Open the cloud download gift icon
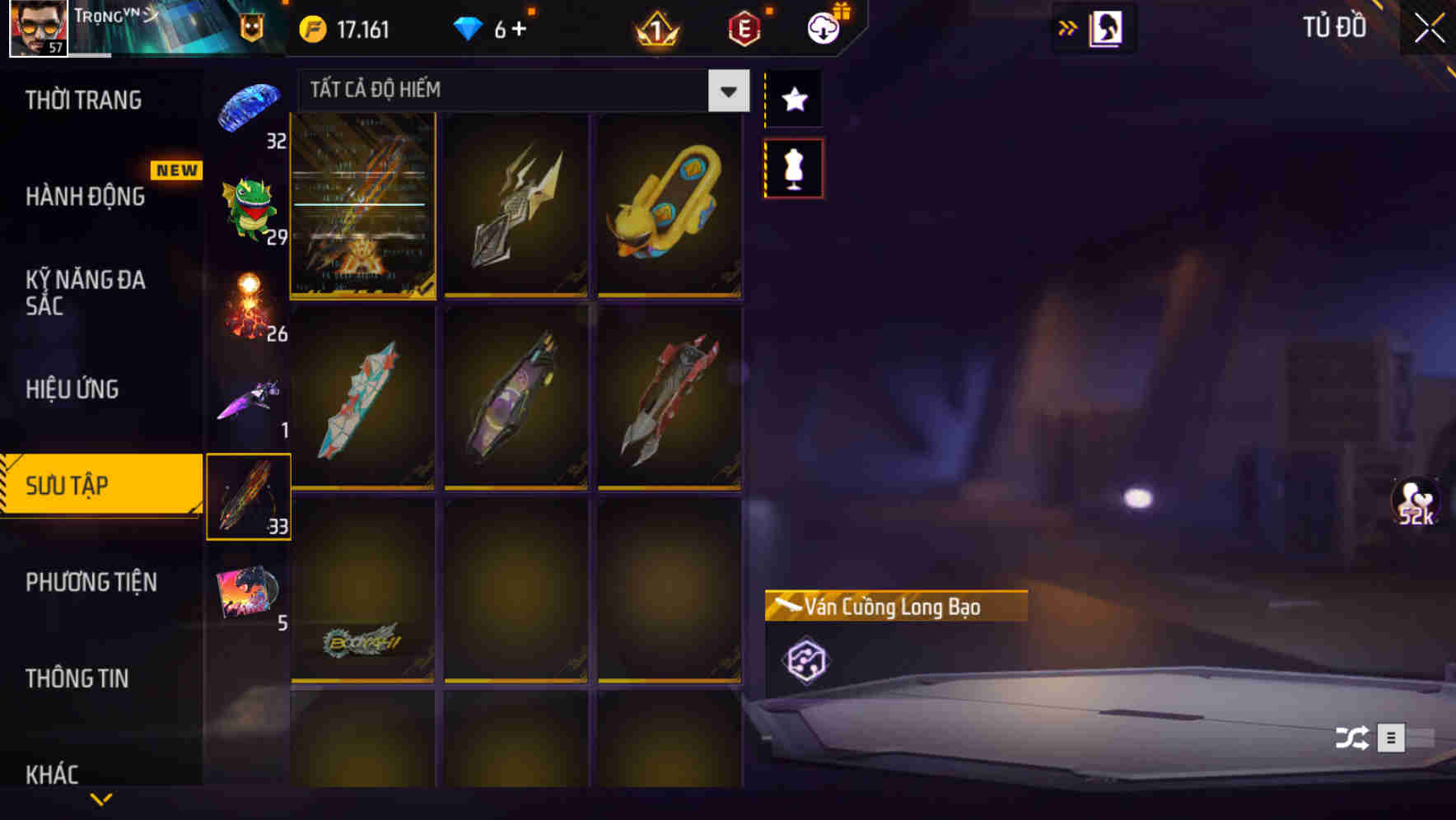 coord(822,26)
